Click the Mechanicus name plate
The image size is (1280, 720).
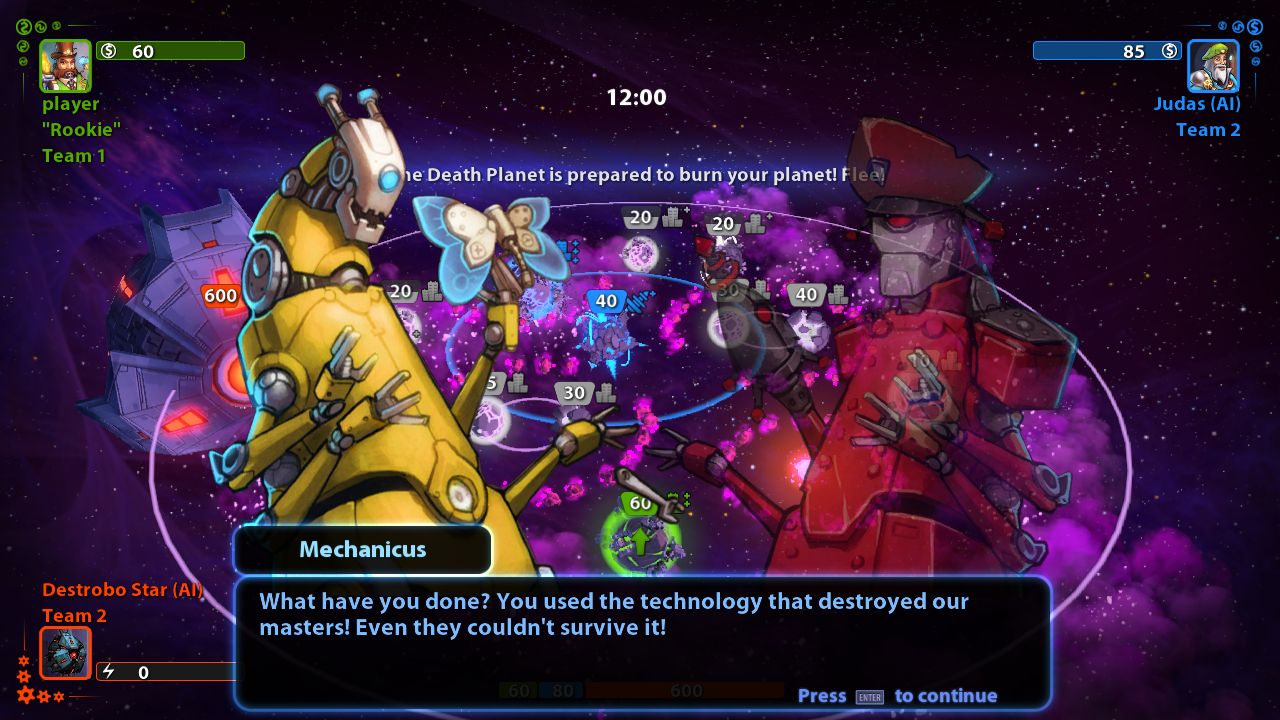tap(362, 549)
